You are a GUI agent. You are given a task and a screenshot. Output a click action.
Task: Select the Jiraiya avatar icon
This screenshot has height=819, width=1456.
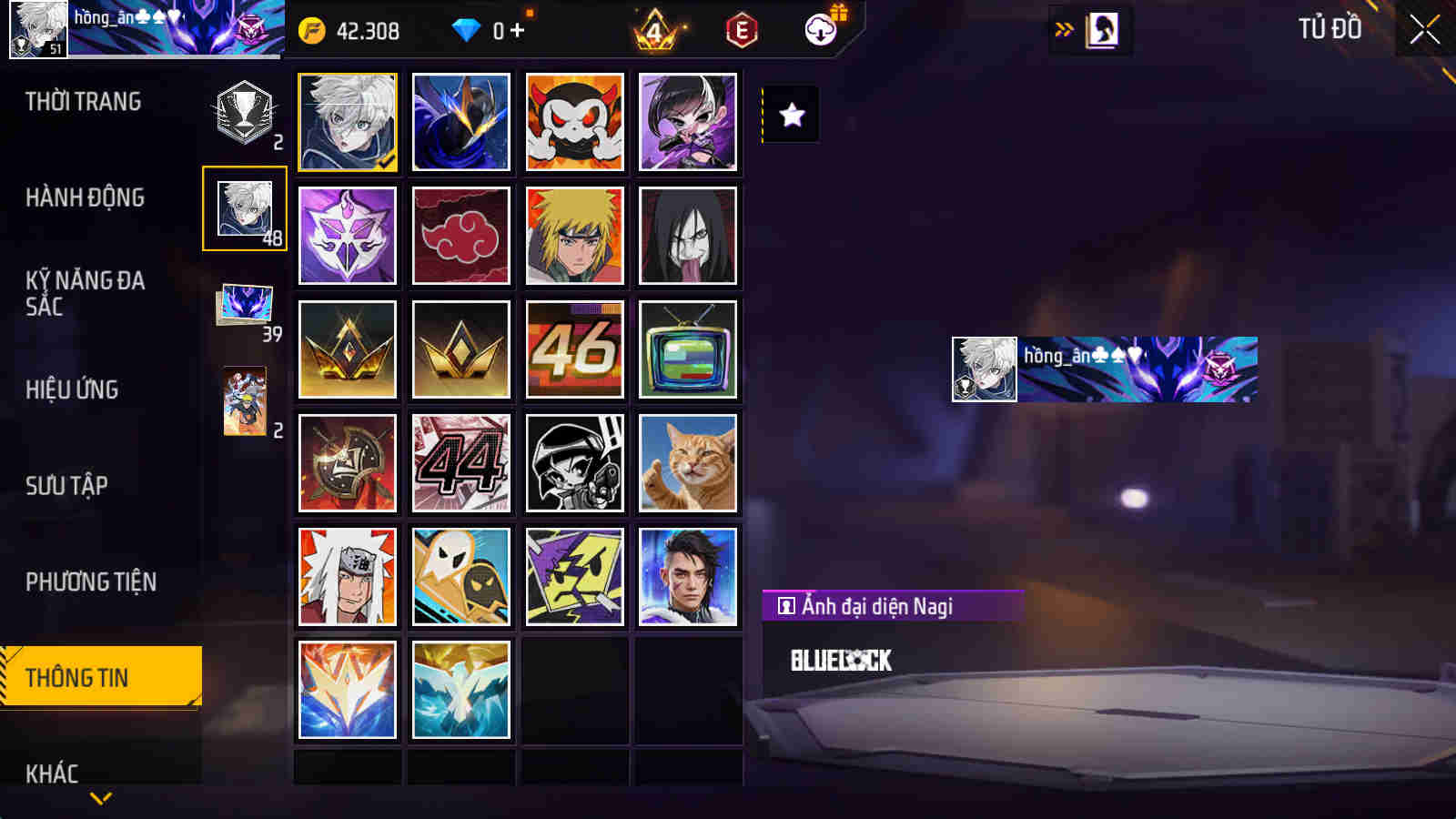pos(347,578)
